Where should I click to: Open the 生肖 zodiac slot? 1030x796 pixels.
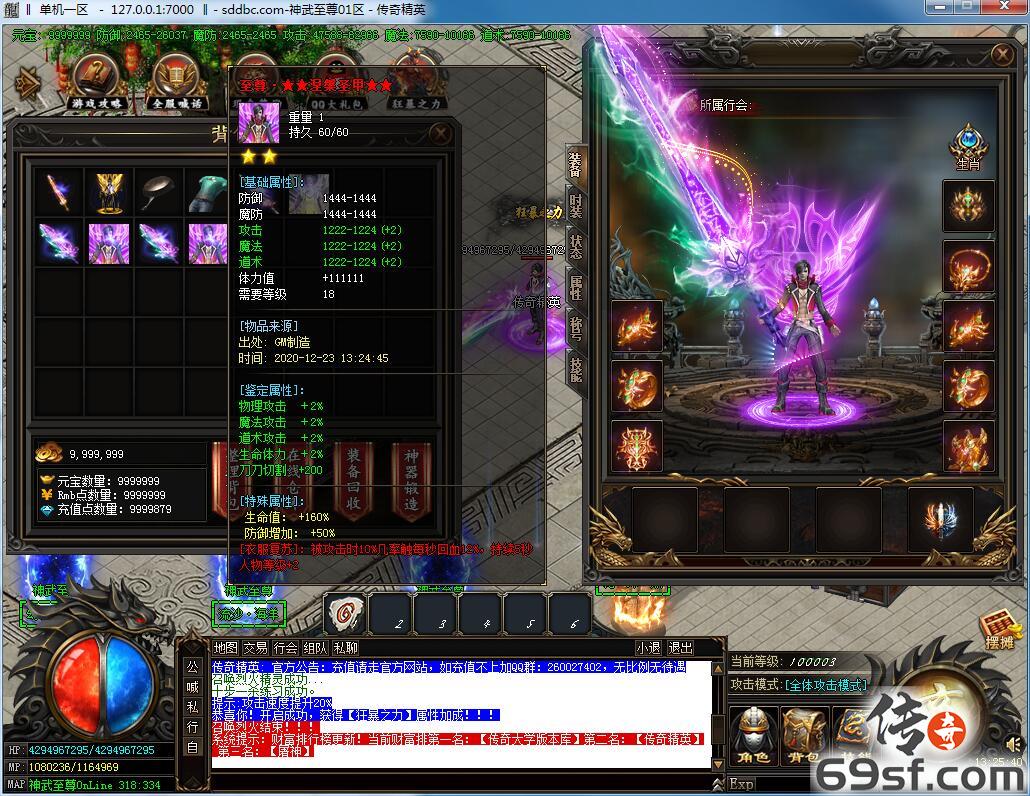(968, 147)
